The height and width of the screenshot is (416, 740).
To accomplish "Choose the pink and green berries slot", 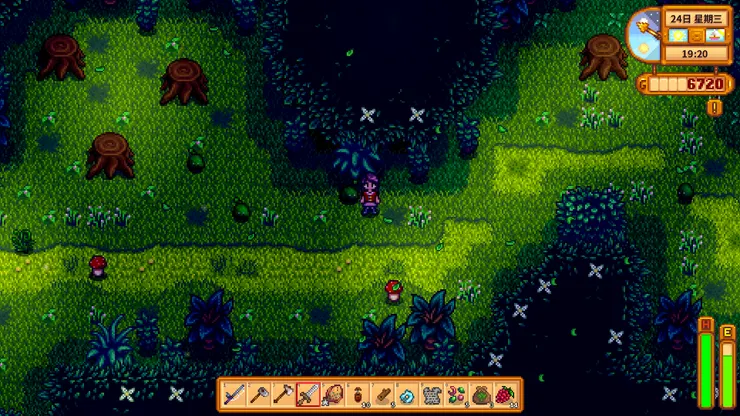I will (x=458, y=395).
